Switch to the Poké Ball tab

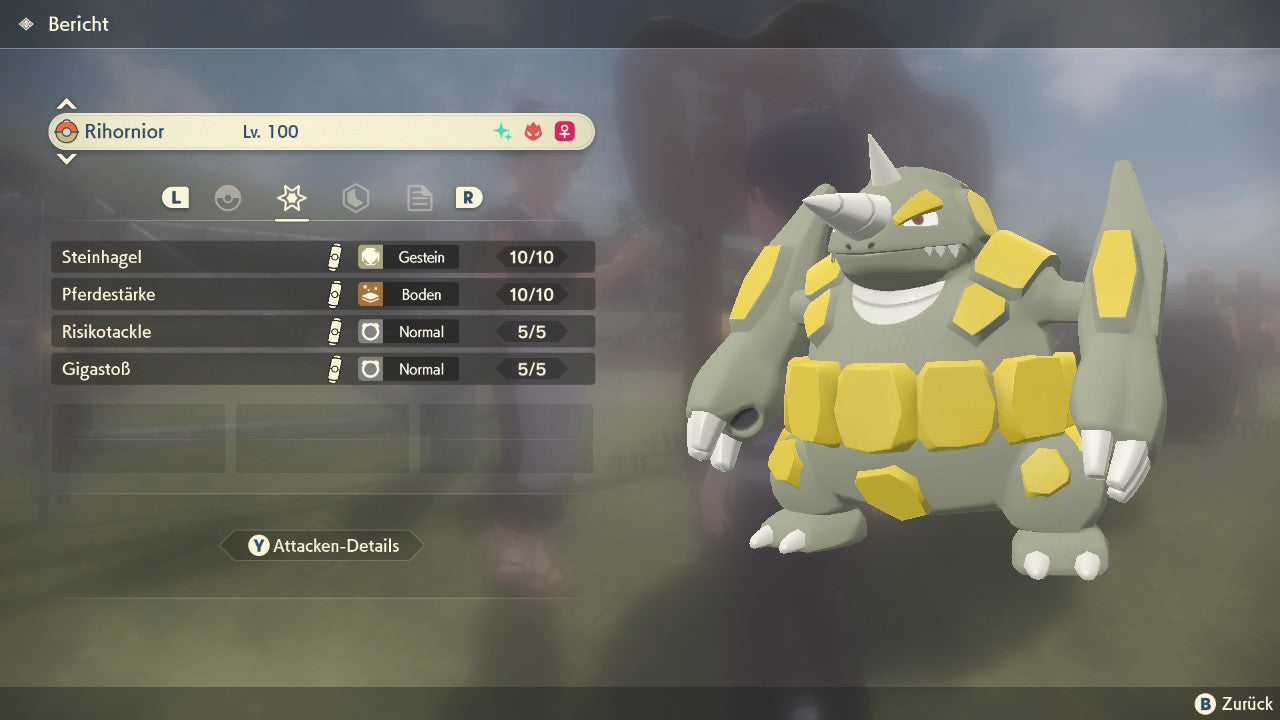tap(228, 198)
